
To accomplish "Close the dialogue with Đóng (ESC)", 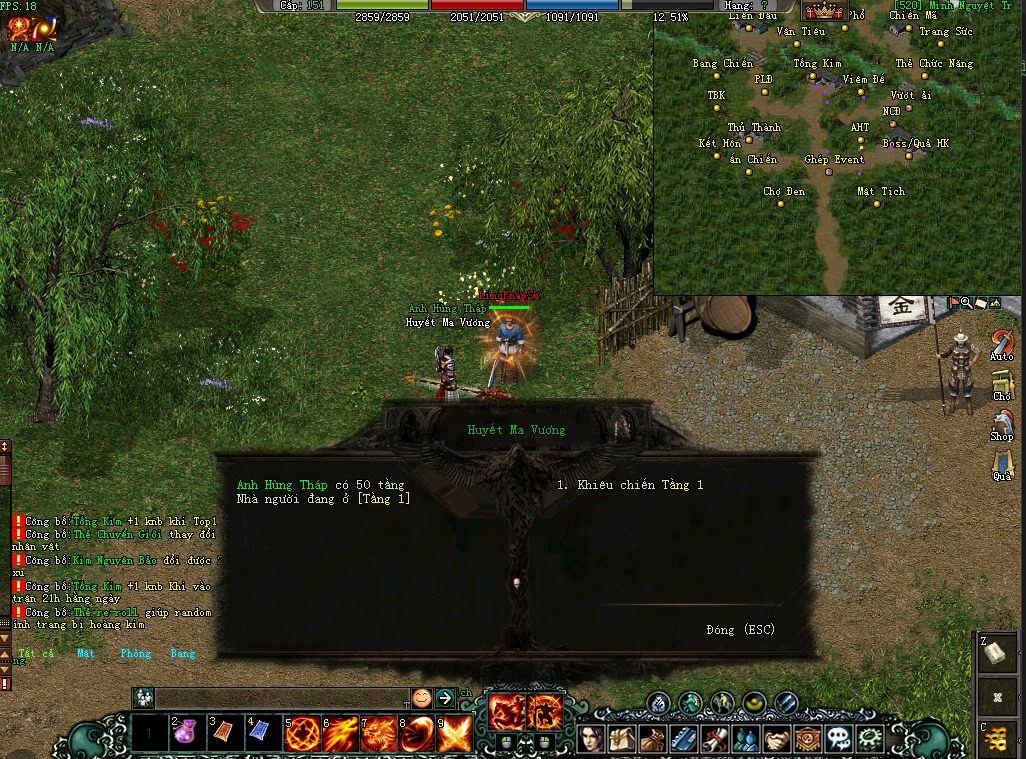I will (739, 630).
